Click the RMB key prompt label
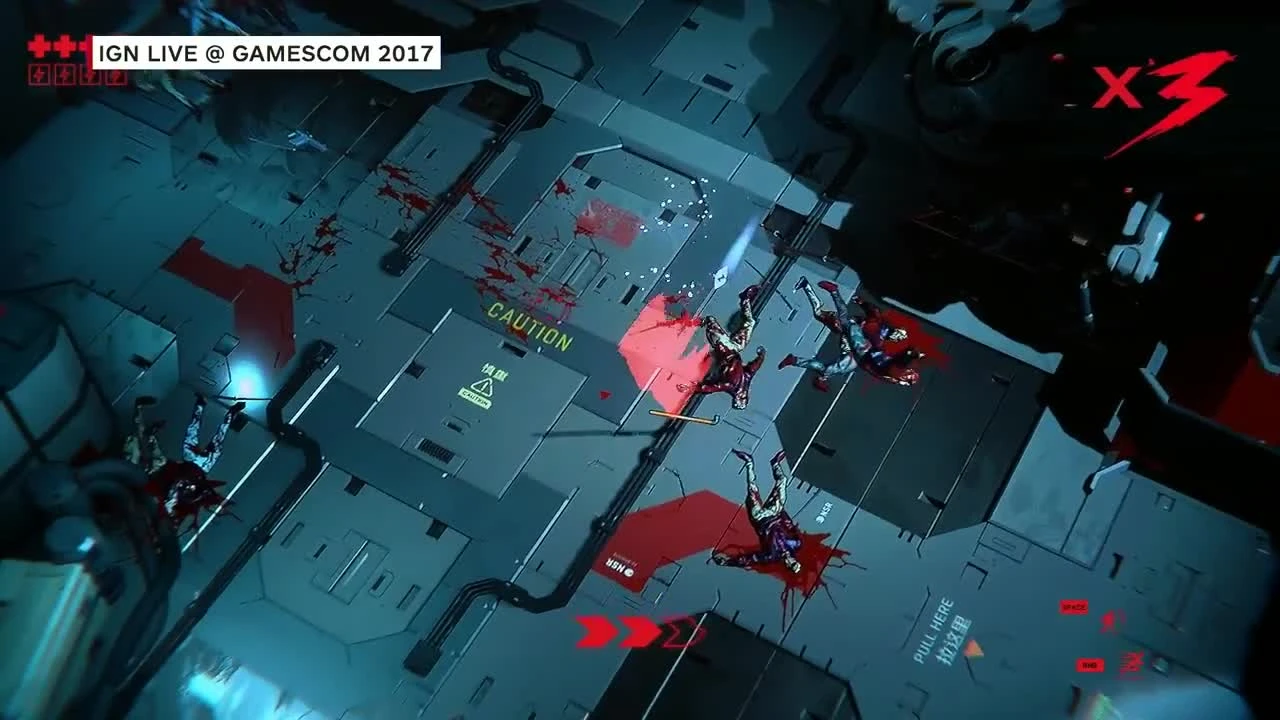This screenshot has height=720, width=1280. point(1088,663)
